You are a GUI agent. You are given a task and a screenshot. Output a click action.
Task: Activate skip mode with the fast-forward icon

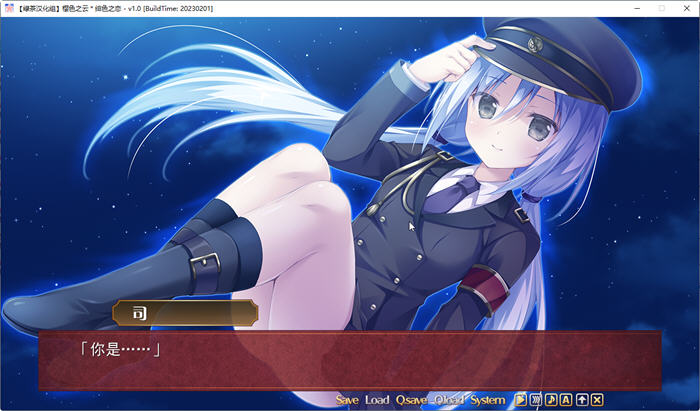coord(536,400)
